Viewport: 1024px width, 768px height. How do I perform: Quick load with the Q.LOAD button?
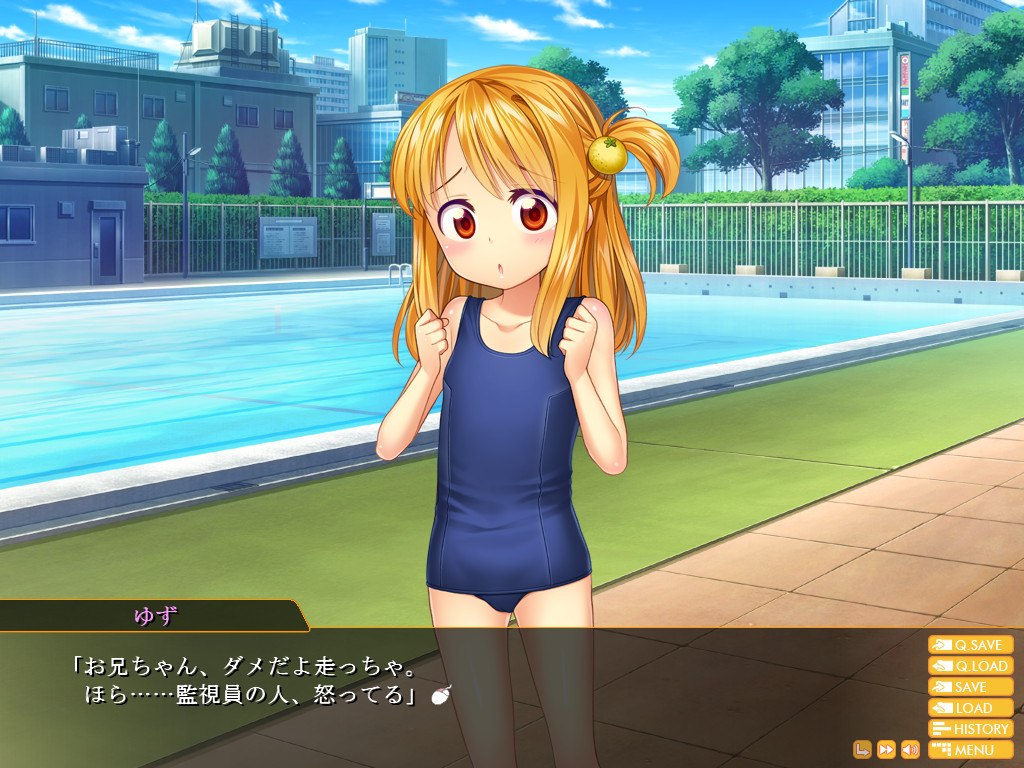pos(970,666)
